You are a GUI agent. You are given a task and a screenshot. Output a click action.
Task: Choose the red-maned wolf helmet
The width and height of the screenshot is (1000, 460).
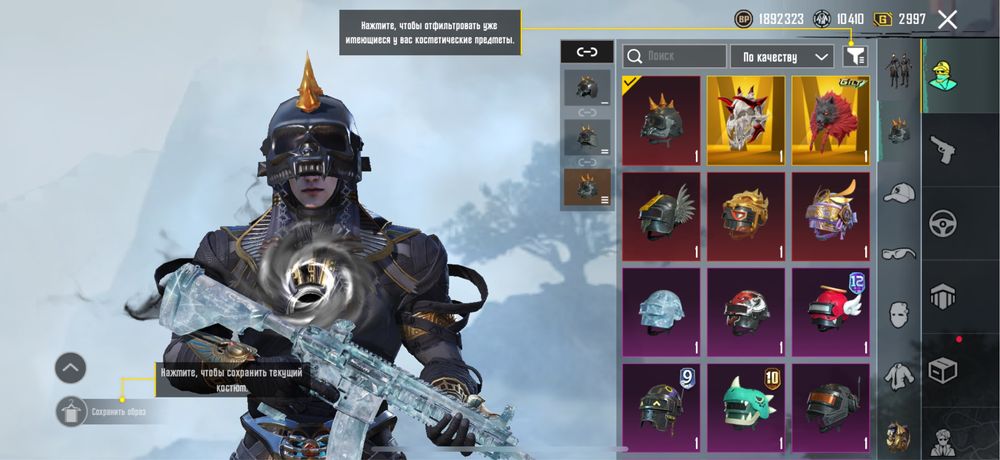click(831, 120)
